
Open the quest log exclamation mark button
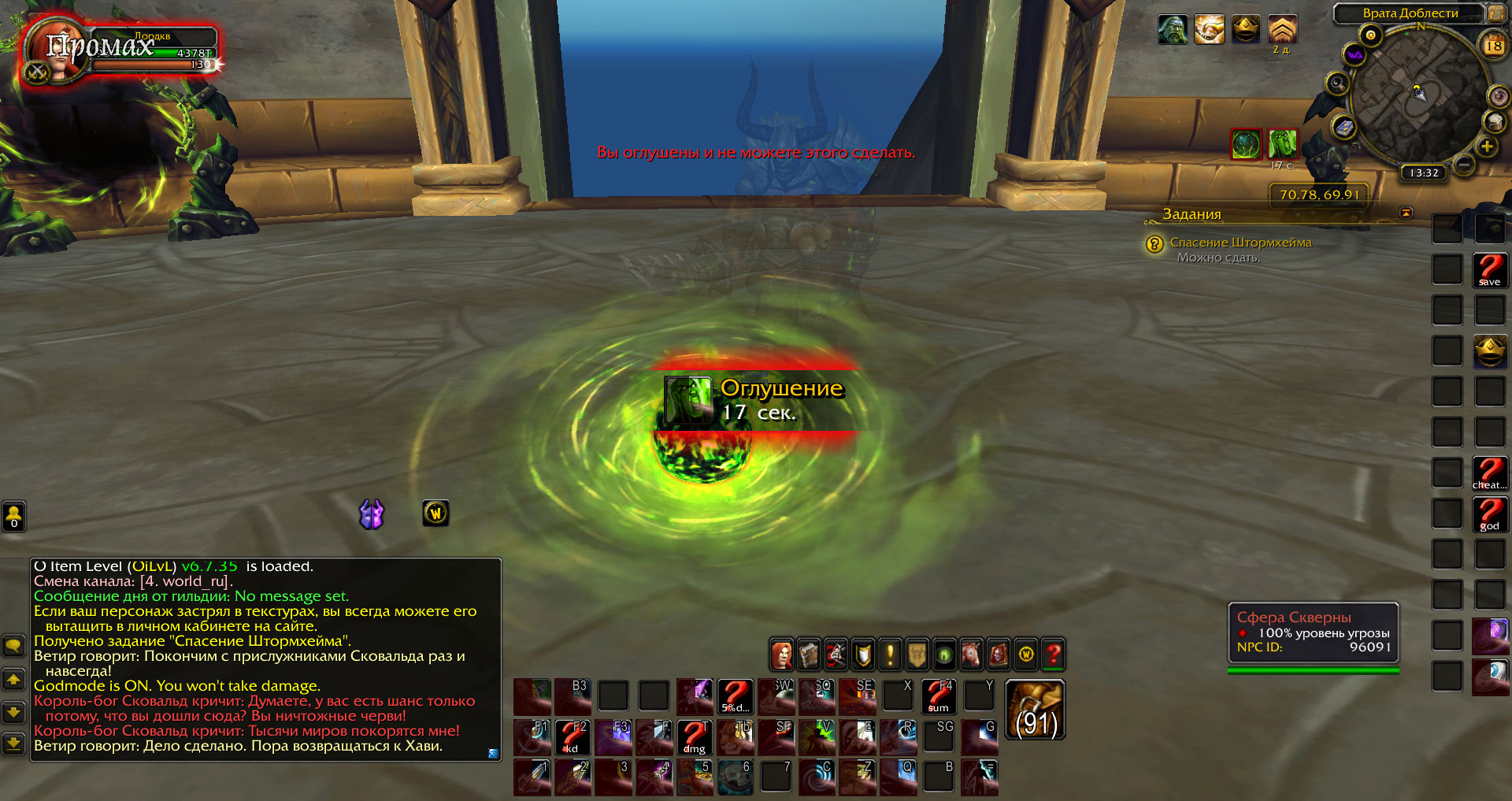(890, 655)
